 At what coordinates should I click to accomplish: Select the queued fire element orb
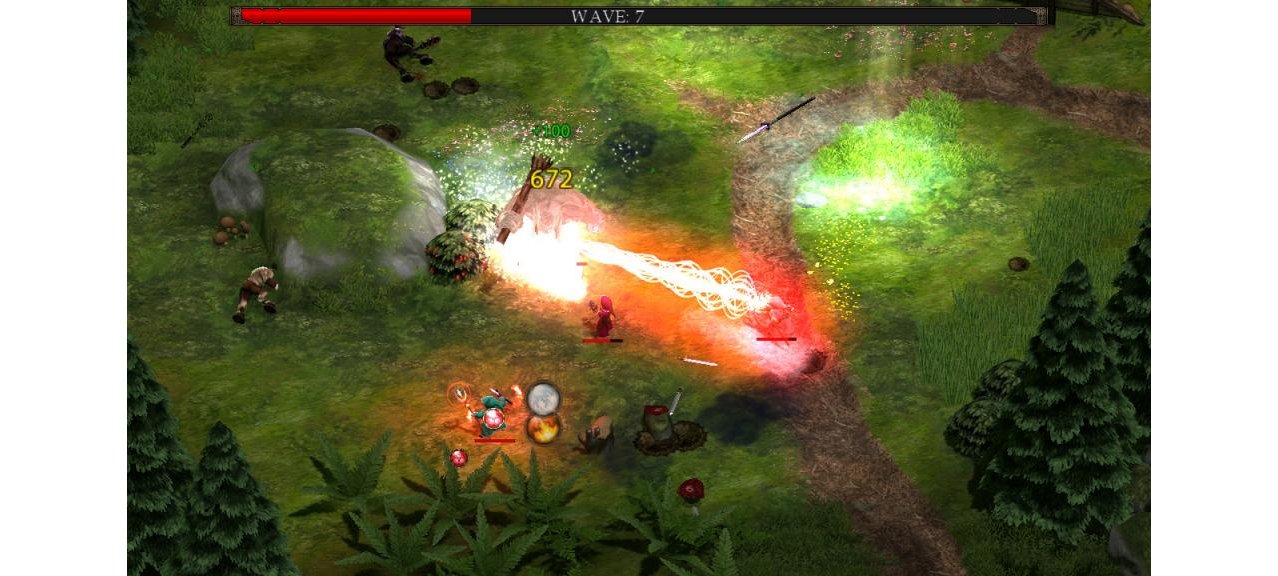tap(542, 429)
